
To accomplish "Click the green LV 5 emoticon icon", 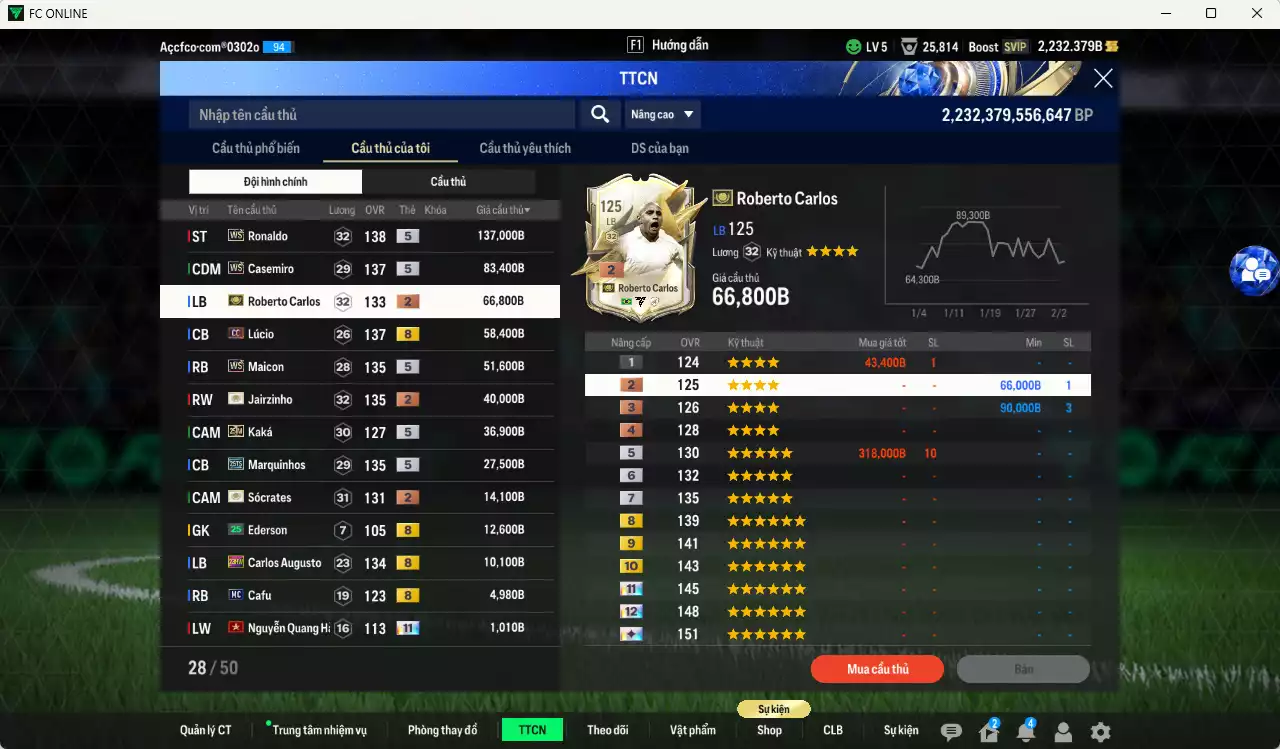I will pos(854,46).
